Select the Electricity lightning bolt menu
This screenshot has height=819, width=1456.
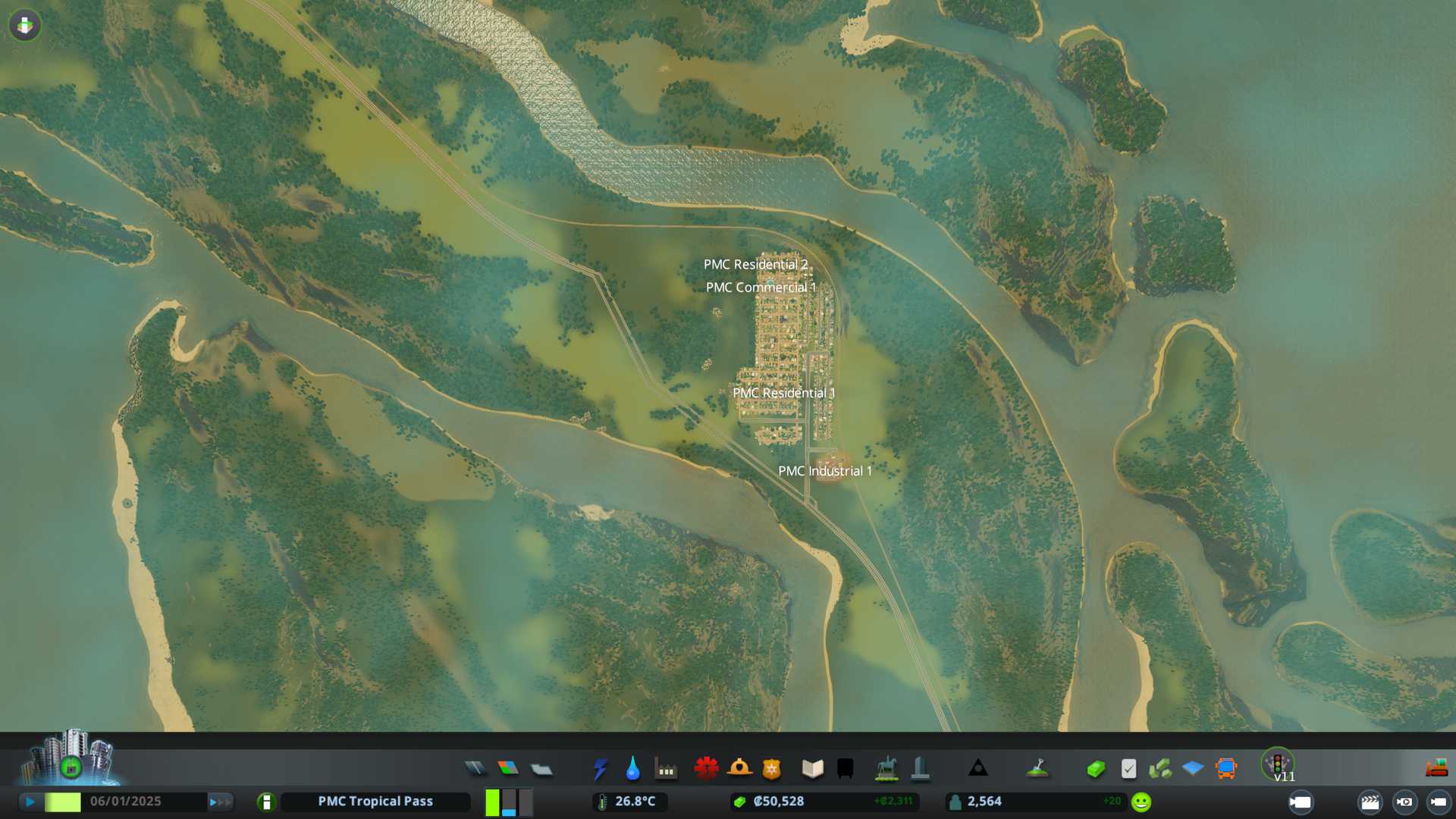click(600, 769)
